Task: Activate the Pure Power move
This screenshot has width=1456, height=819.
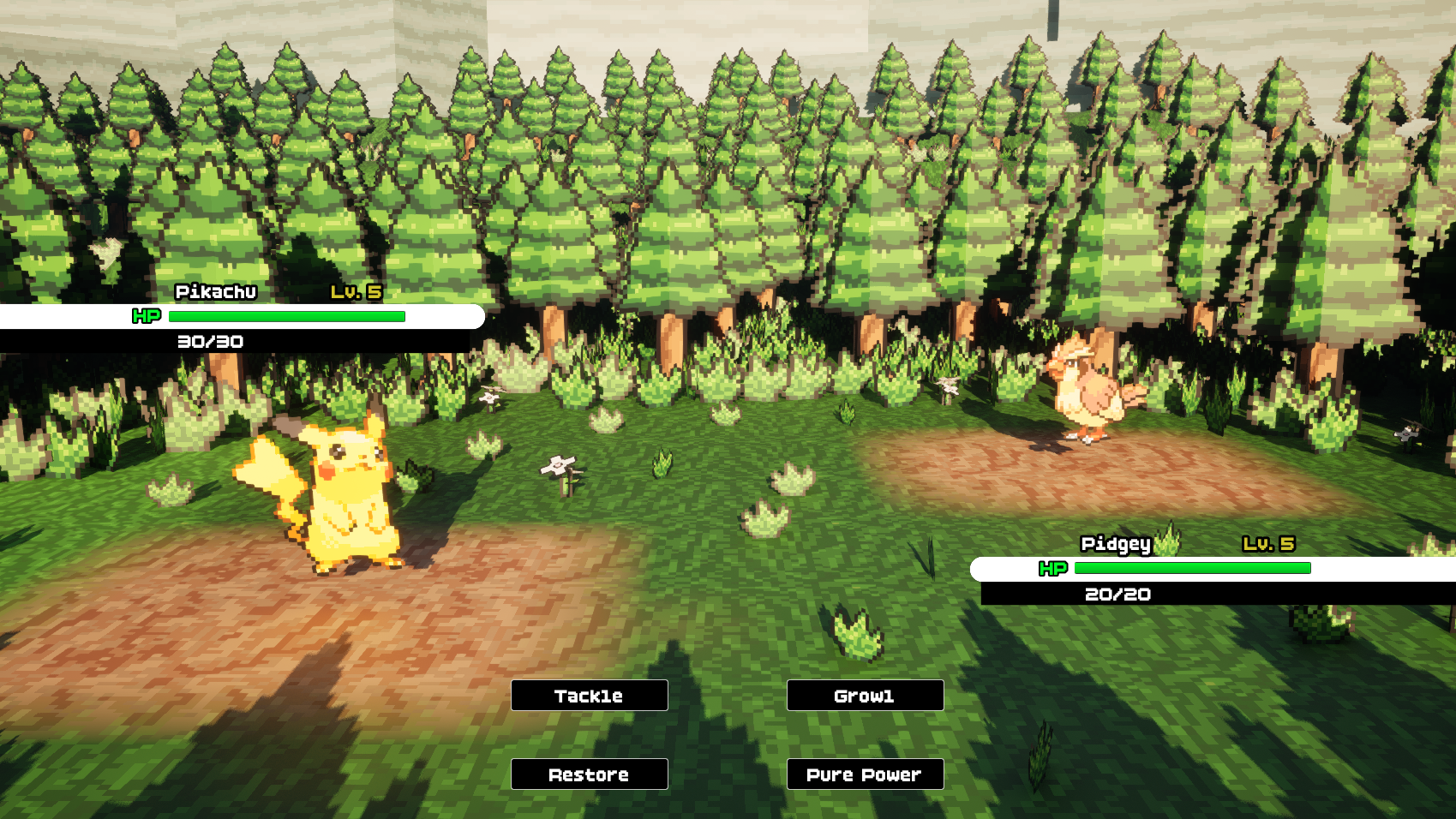Action: click(x=865, y=774)
